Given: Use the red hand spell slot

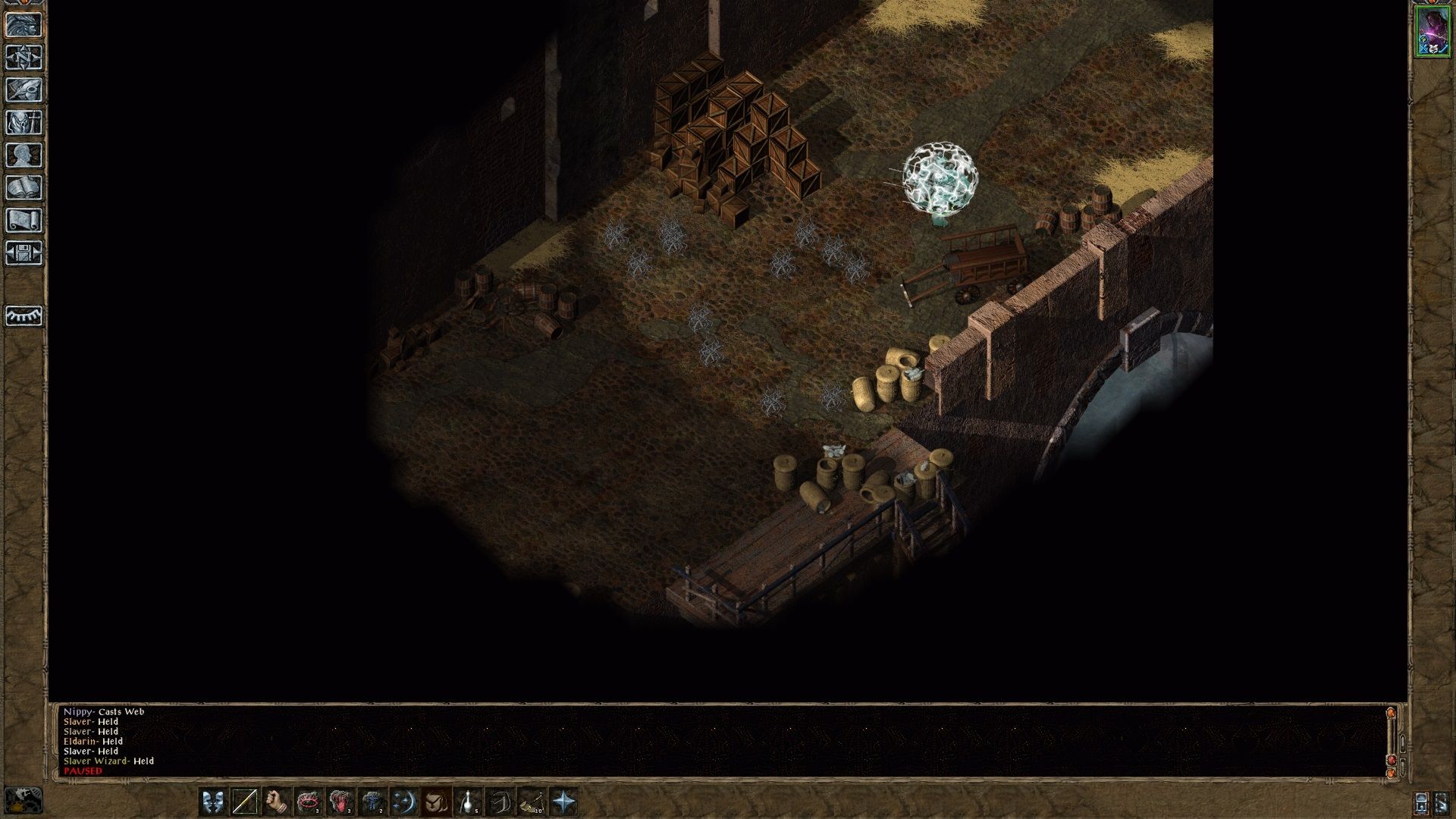Looking at the screenshot, I should pyautogui.click(x=340, y=802).
